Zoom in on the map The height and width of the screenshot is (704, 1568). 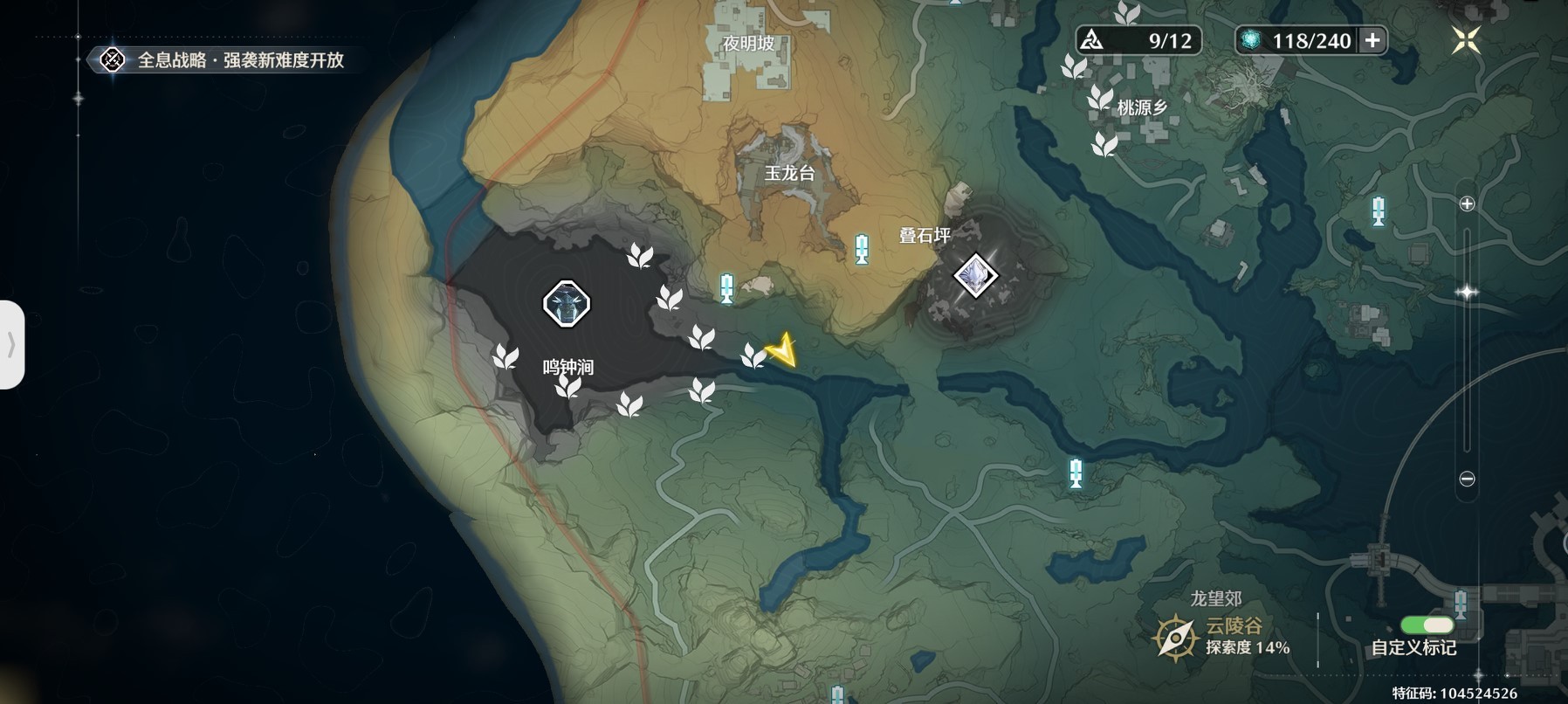coord(1467,204)
